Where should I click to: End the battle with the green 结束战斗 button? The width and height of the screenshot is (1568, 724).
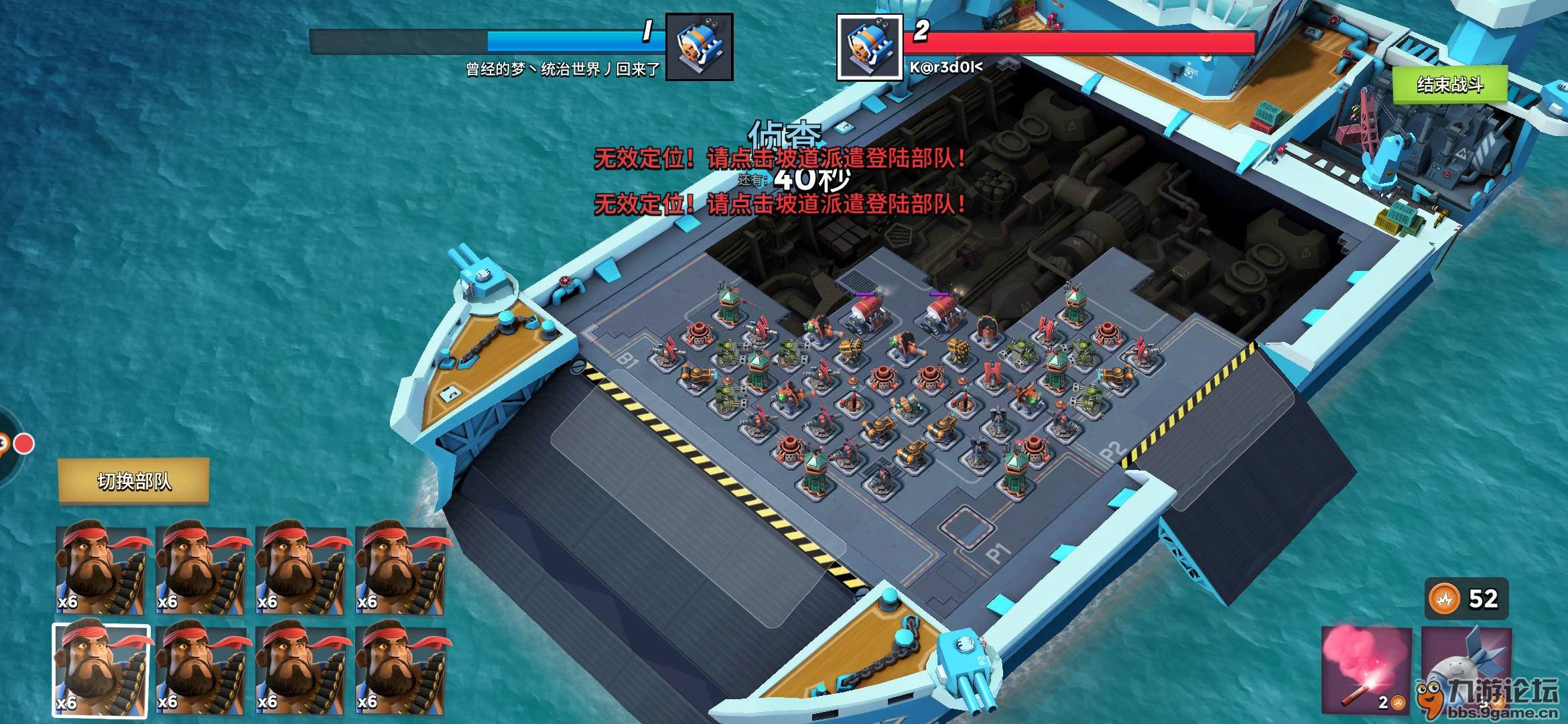1449,84
